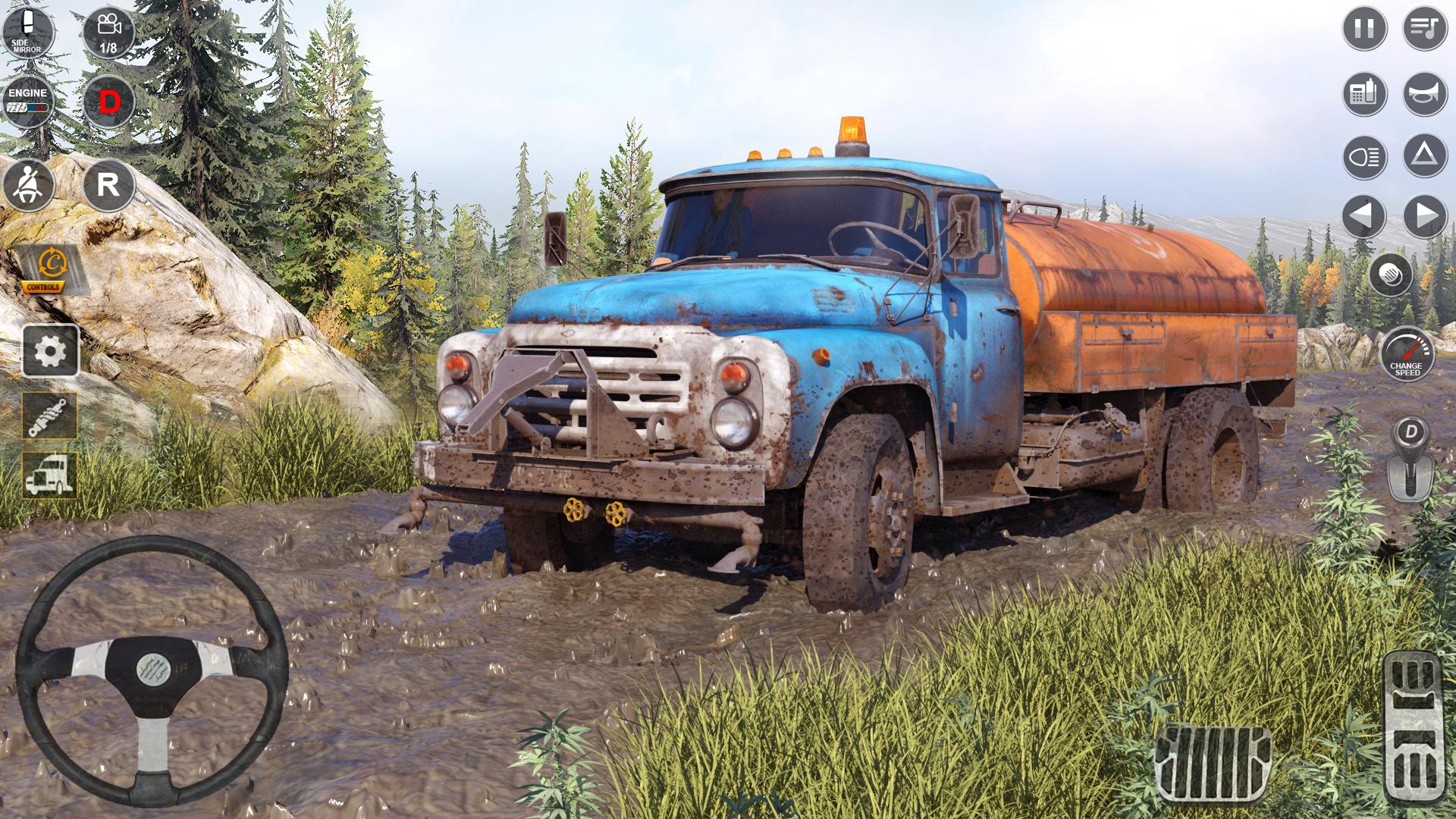Activate the left turn indicator arrow
The width and height of the screenshot is (1456, 819).
1364,216
